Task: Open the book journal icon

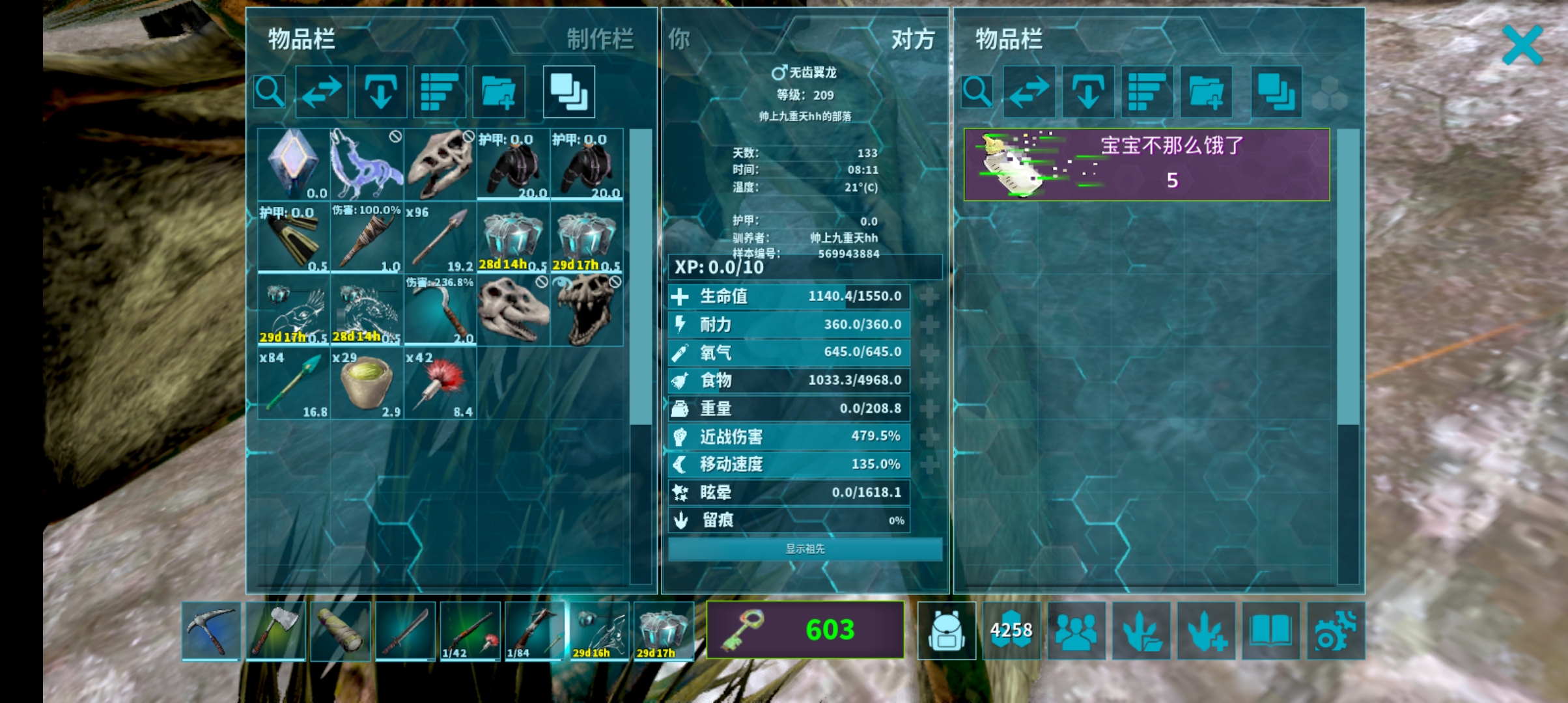Action: (1270, 630)
